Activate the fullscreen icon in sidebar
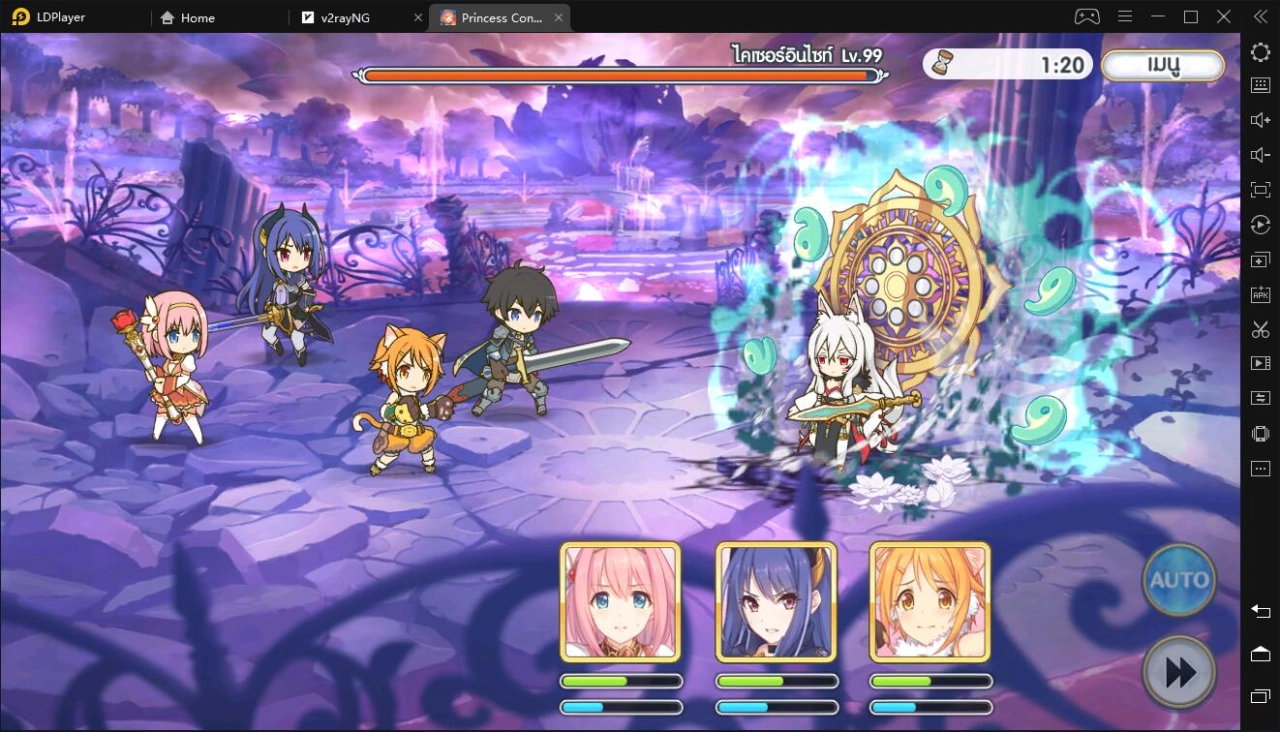Screen dimensions: 1280x732 1259,189
